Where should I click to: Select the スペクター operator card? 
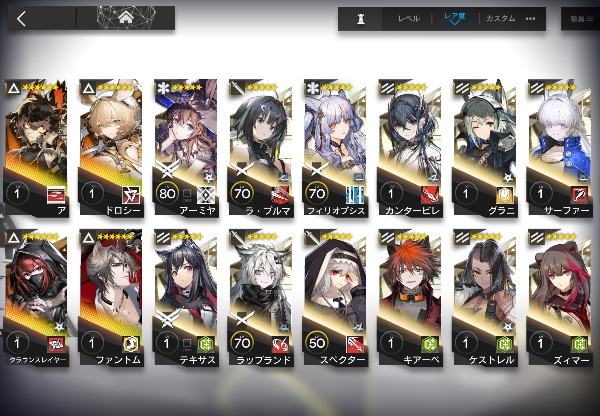[337, 300]
